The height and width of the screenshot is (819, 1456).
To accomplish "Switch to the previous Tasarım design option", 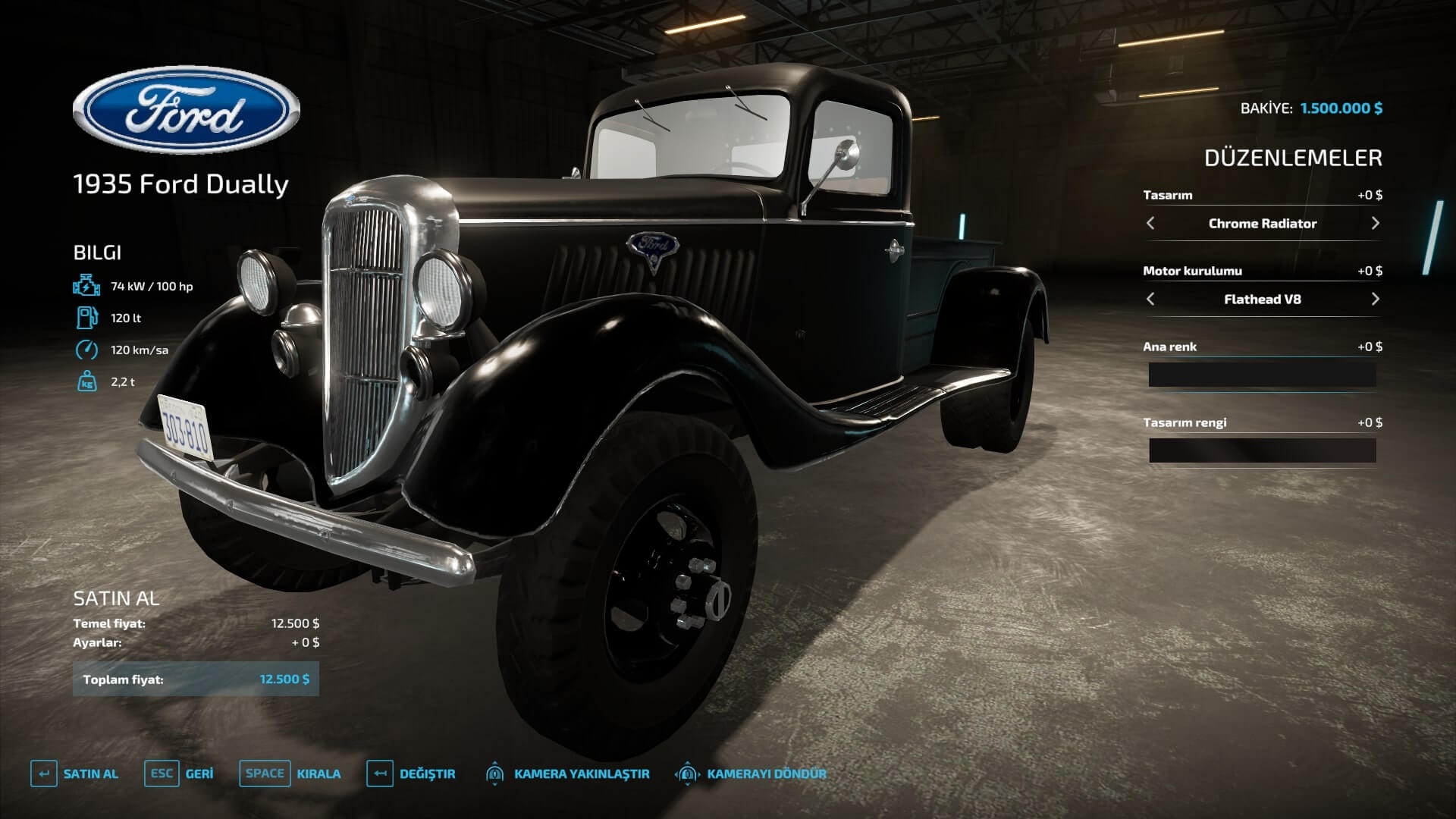I will pyautogui.click(x=1150, y=223).
